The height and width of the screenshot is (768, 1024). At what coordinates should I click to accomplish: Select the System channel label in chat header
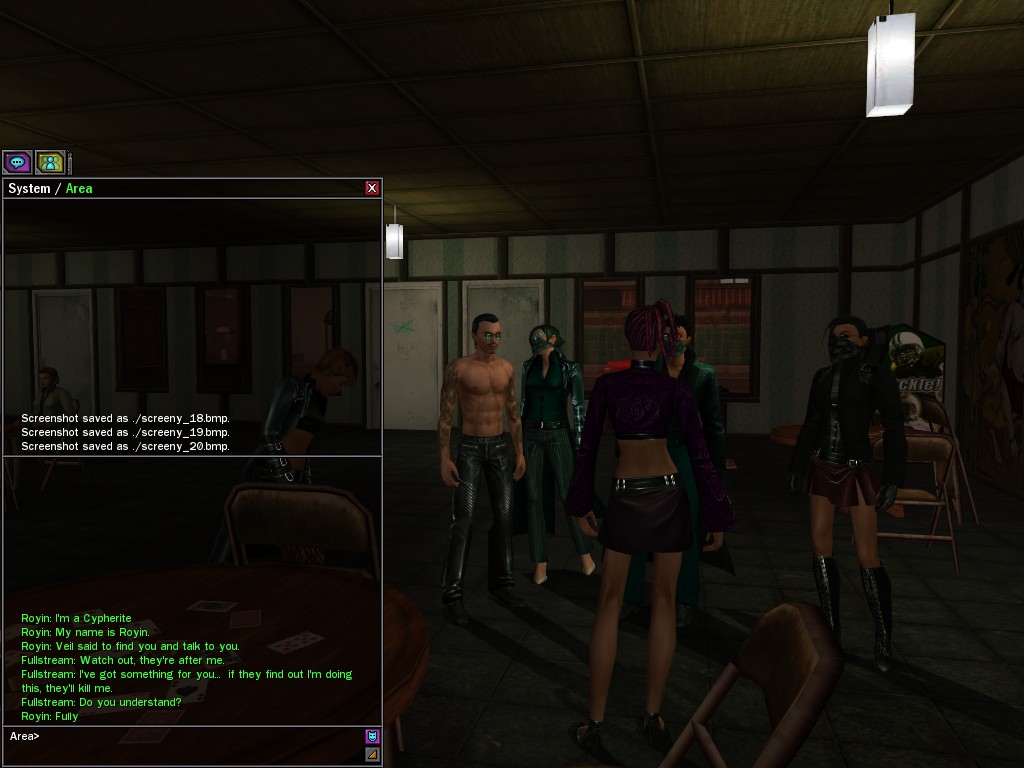point(29,188)
